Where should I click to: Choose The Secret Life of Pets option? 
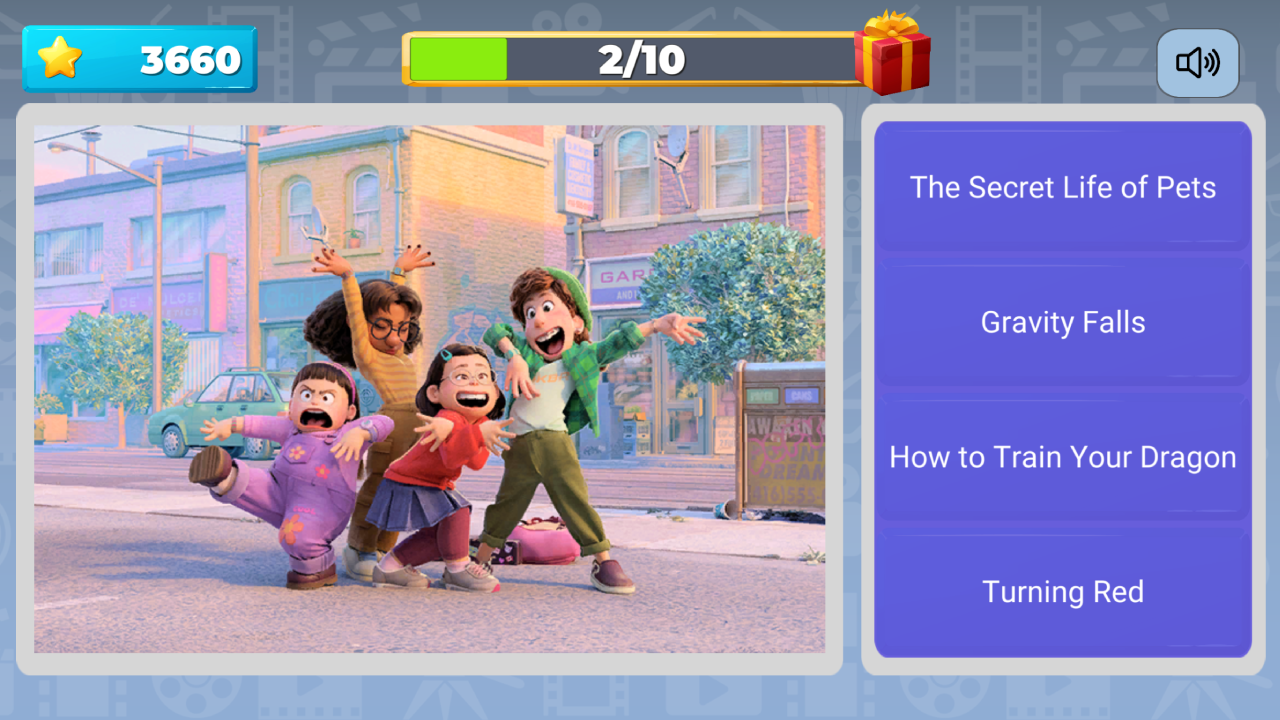(1062, 187)
